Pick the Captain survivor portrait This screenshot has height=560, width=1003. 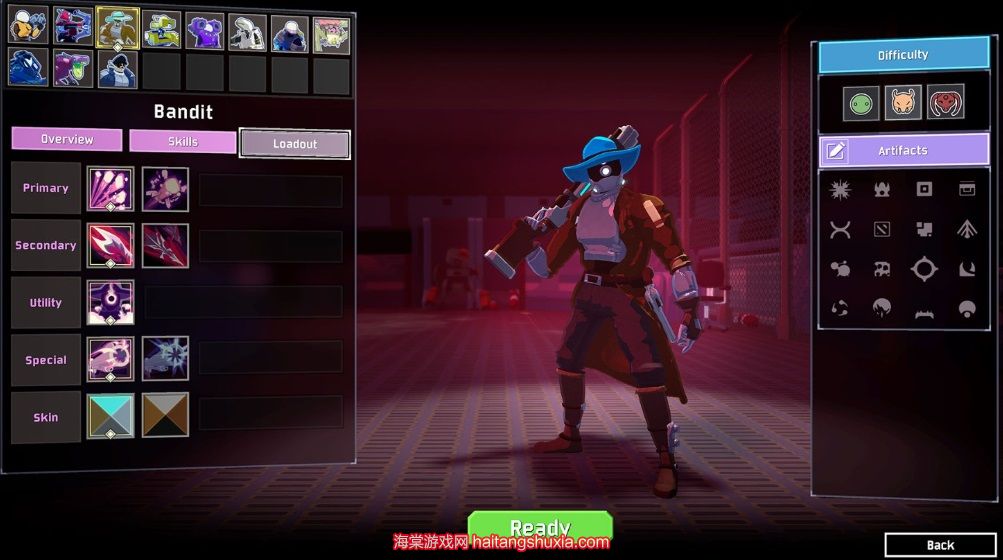coord(118,69)
